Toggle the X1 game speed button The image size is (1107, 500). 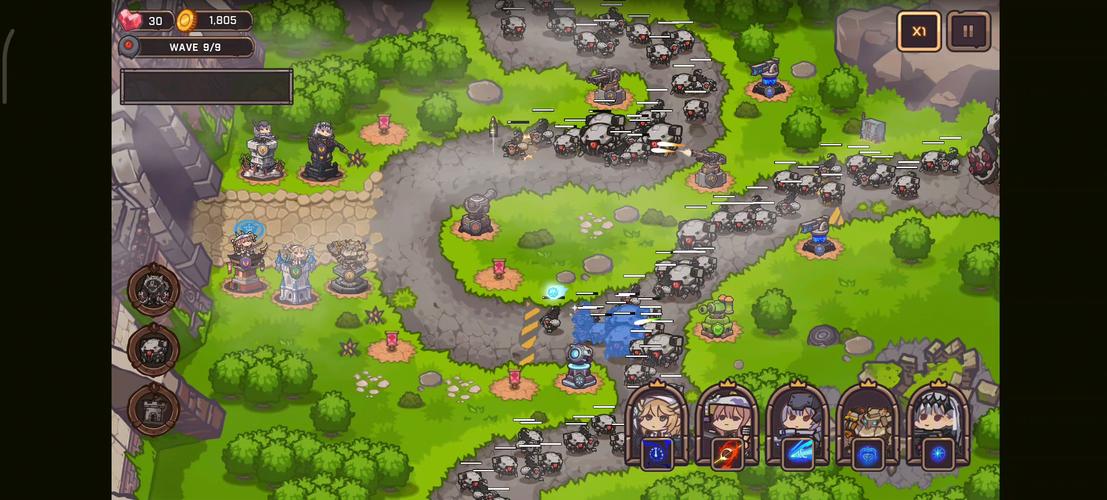tap(918, 31)
